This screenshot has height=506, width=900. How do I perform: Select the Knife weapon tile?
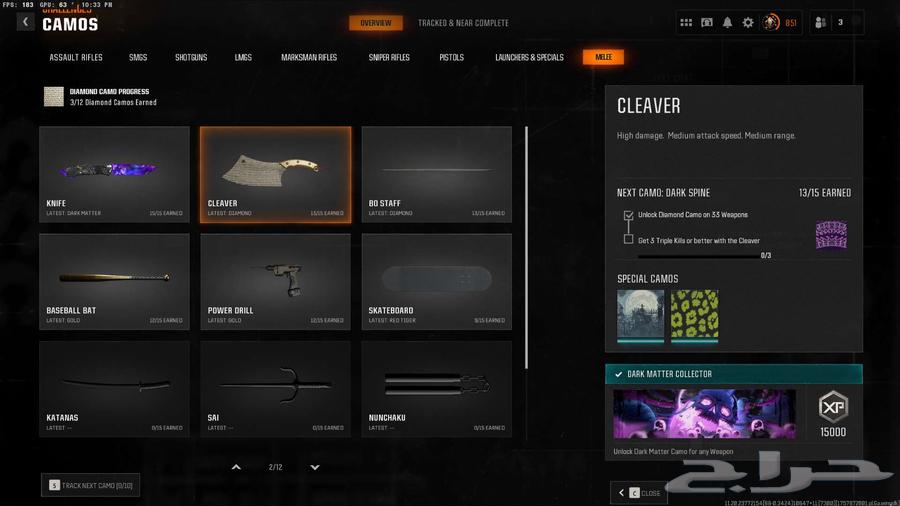[x=114, y=173]
